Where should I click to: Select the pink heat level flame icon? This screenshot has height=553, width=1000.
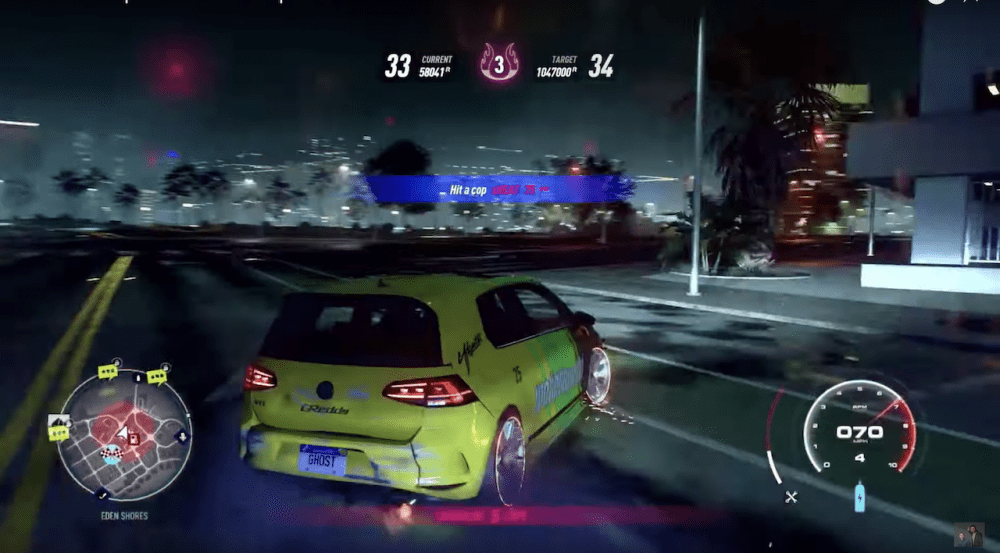click(498, 62)
